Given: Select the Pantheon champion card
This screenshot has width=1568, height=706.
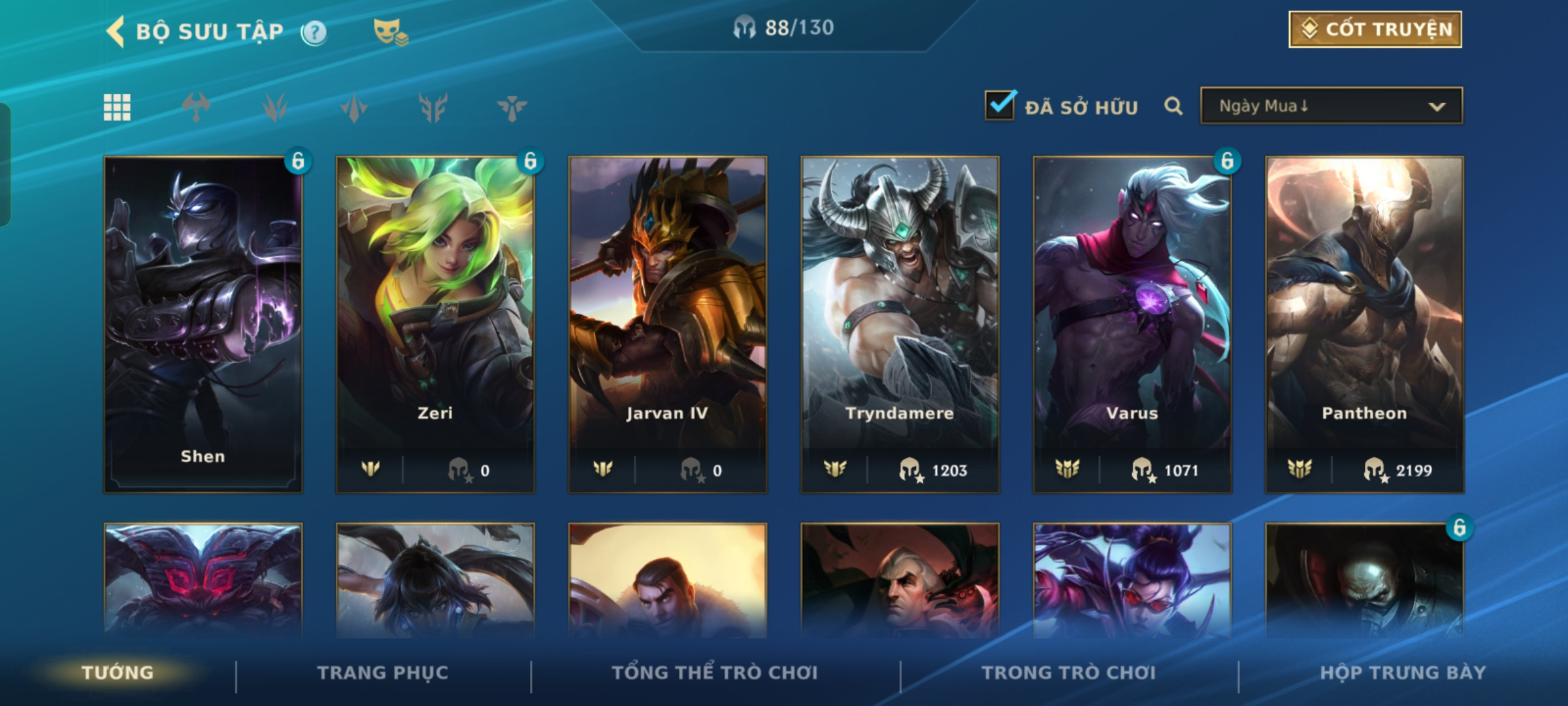Looking at the screenshot, I should 1364,324.
